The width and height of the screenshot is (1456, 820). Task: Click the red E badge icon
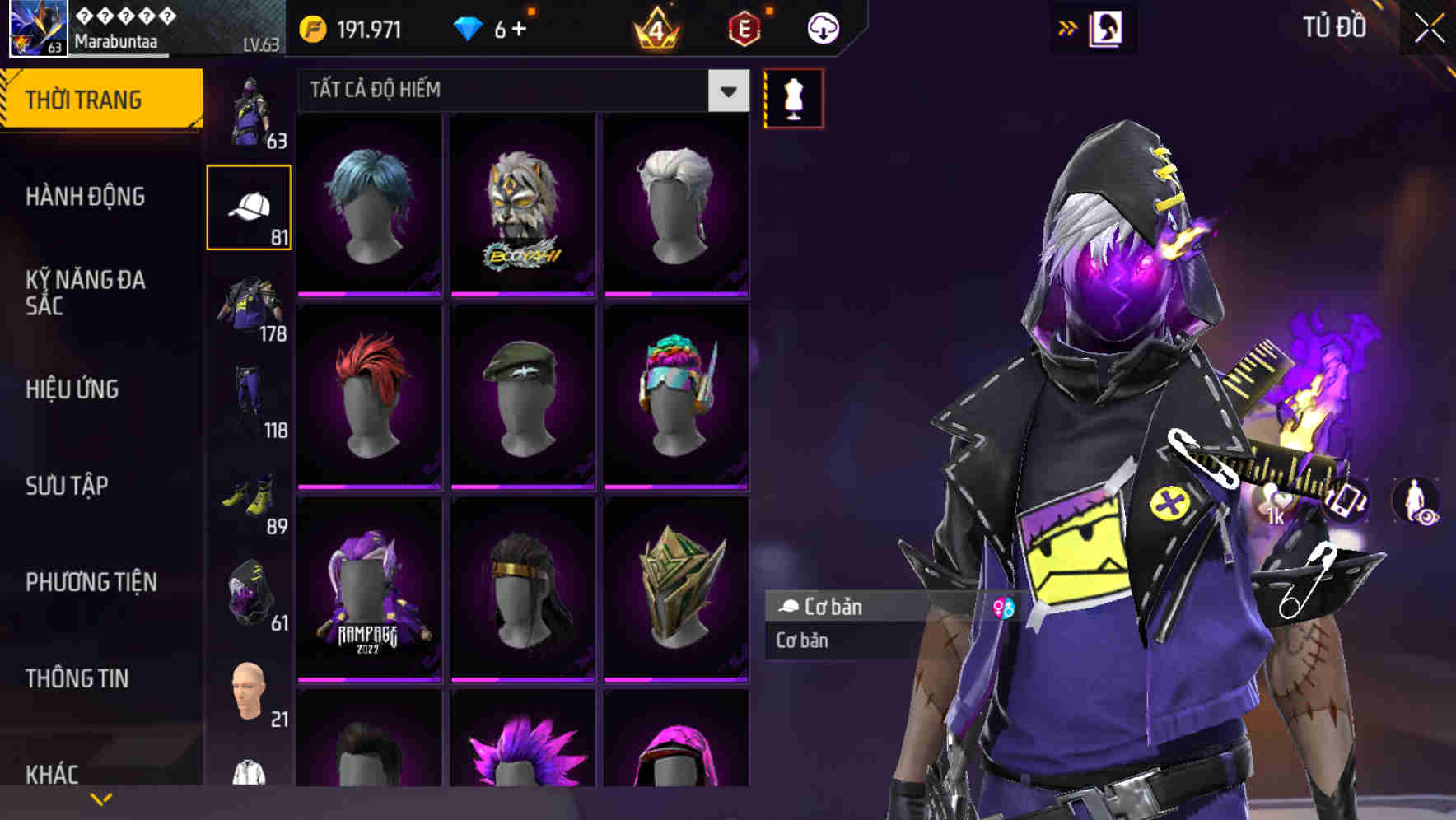pyautogui.click(x=745, y=30)
